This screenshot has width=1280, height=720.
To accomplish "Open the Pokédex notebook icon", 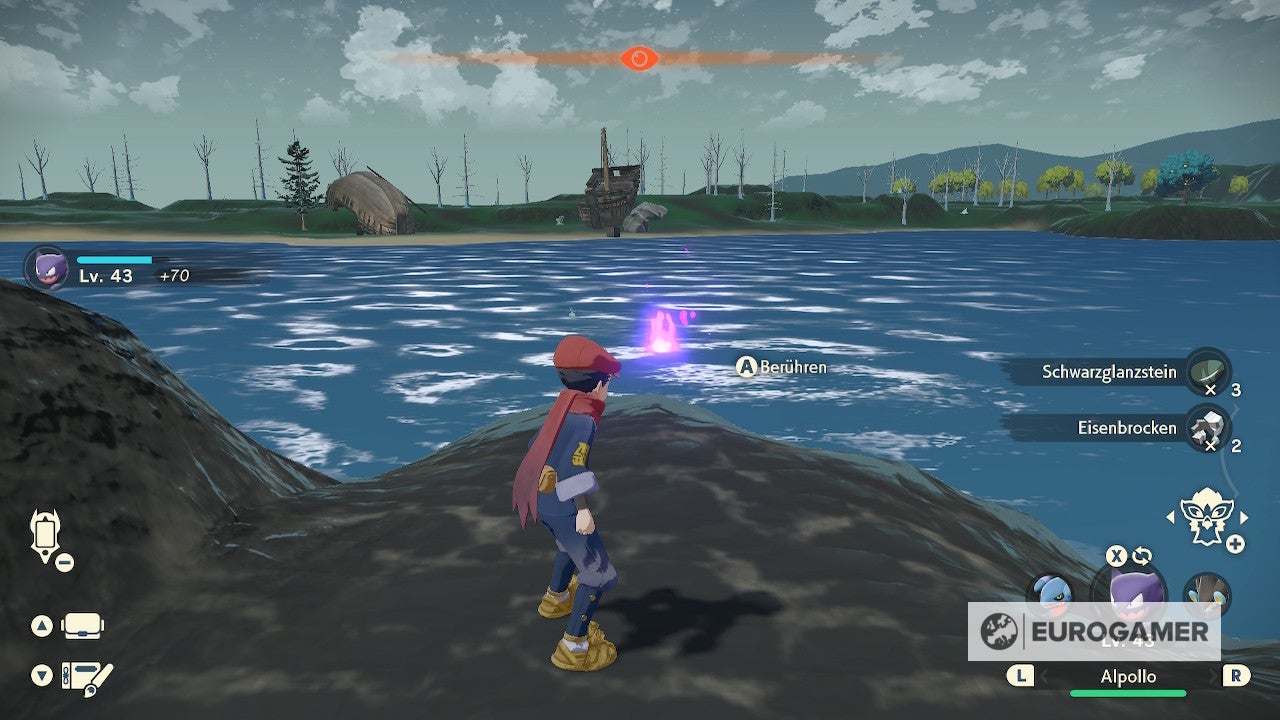I will [86, 676].
